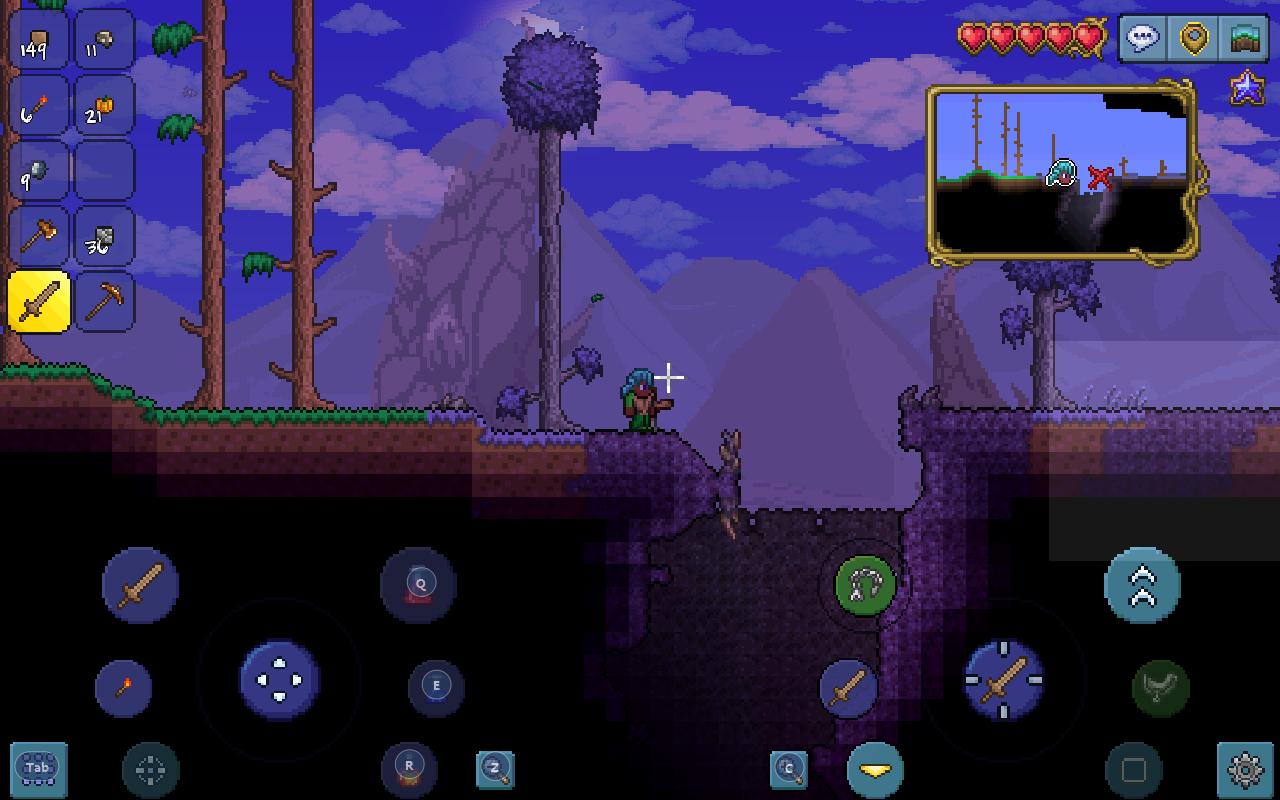Select the highlighted wooden sword hotbar slot
1280x800 pixels.
click(38, 301)
